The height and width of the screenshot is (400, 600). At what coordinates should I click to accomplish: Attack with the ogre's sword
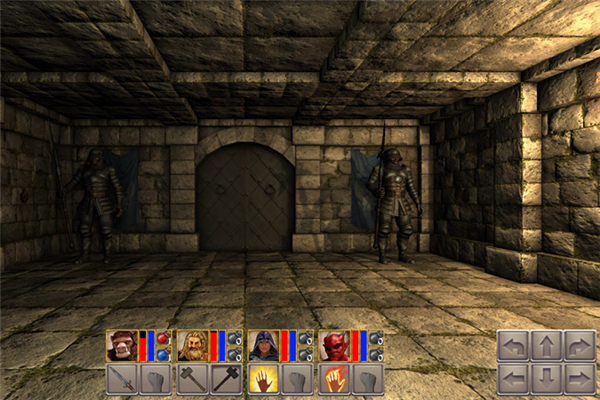[x=121, y=379]
